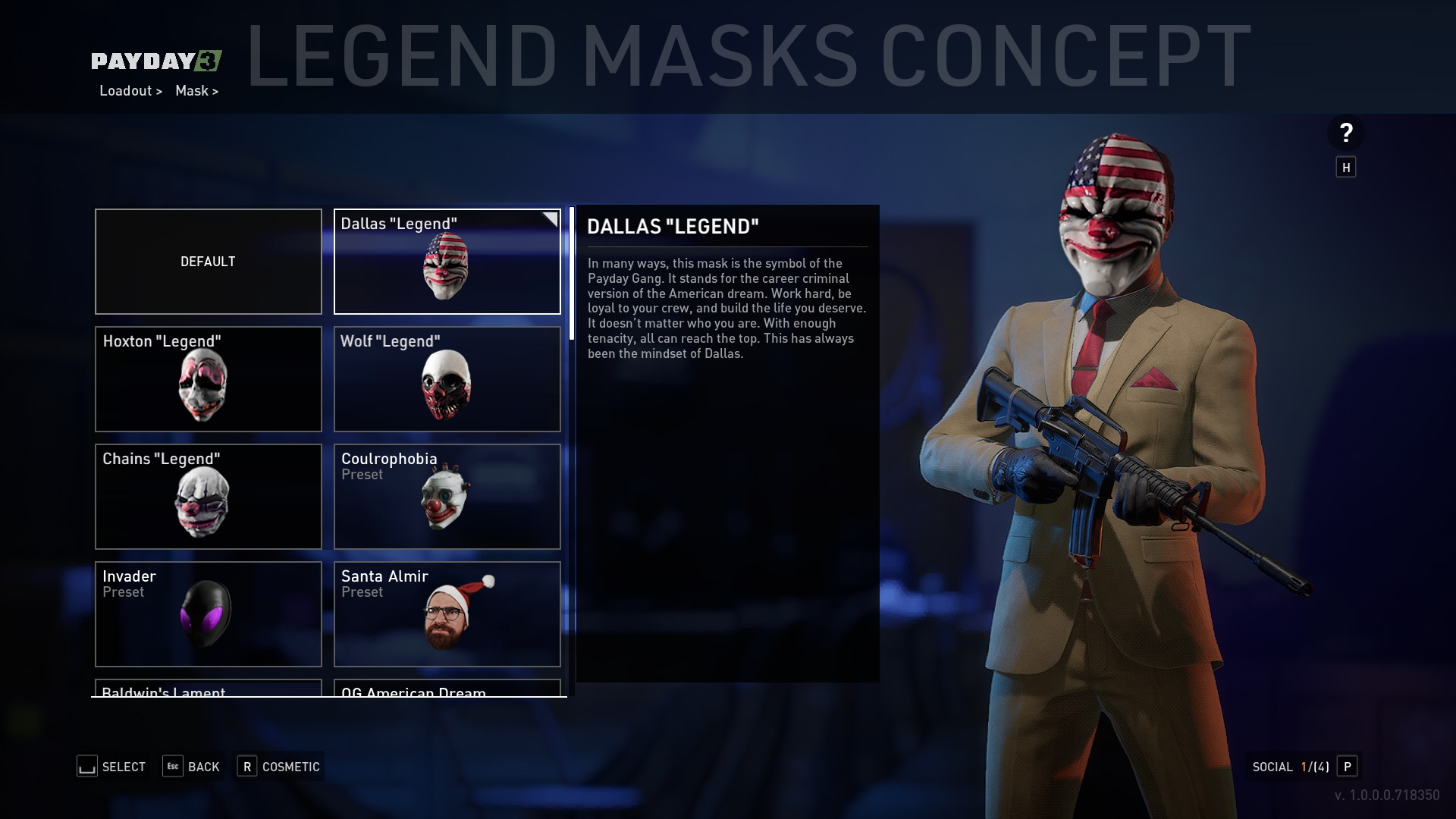Open the Mask breadcrumb entry
This screenshot has width=1456, height=819.
pos(192,90)
